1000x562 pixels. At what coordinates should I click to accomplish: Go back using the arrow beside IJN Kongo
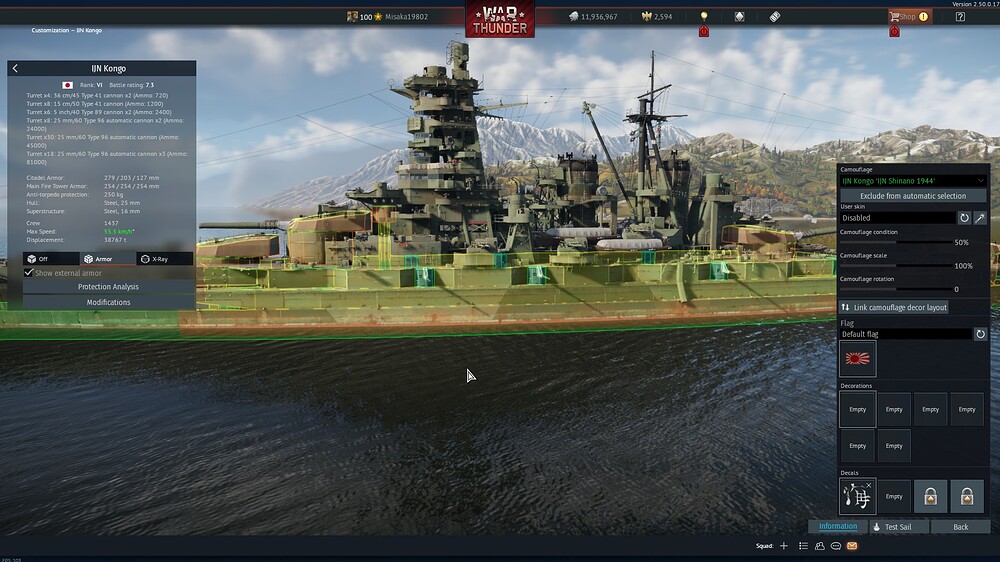[x=15, y=69]
